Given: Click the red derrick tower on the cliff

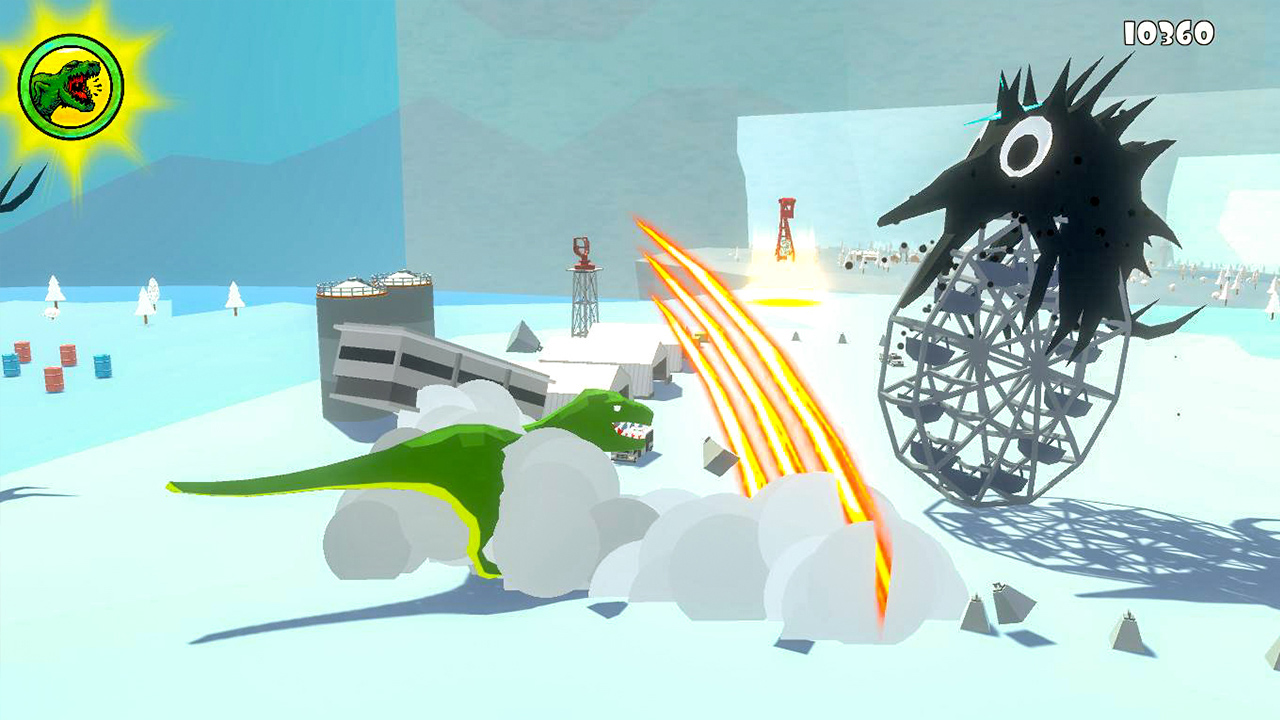Looking at the screenshot, I should [786, 225].
